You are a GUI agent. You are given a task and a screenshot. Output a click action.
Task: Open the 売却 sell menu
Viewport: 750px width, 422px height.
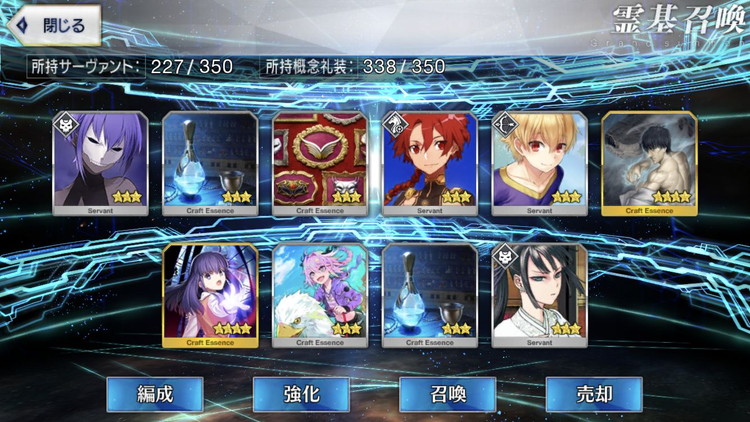pyautogui.click(x=593, y=393)
